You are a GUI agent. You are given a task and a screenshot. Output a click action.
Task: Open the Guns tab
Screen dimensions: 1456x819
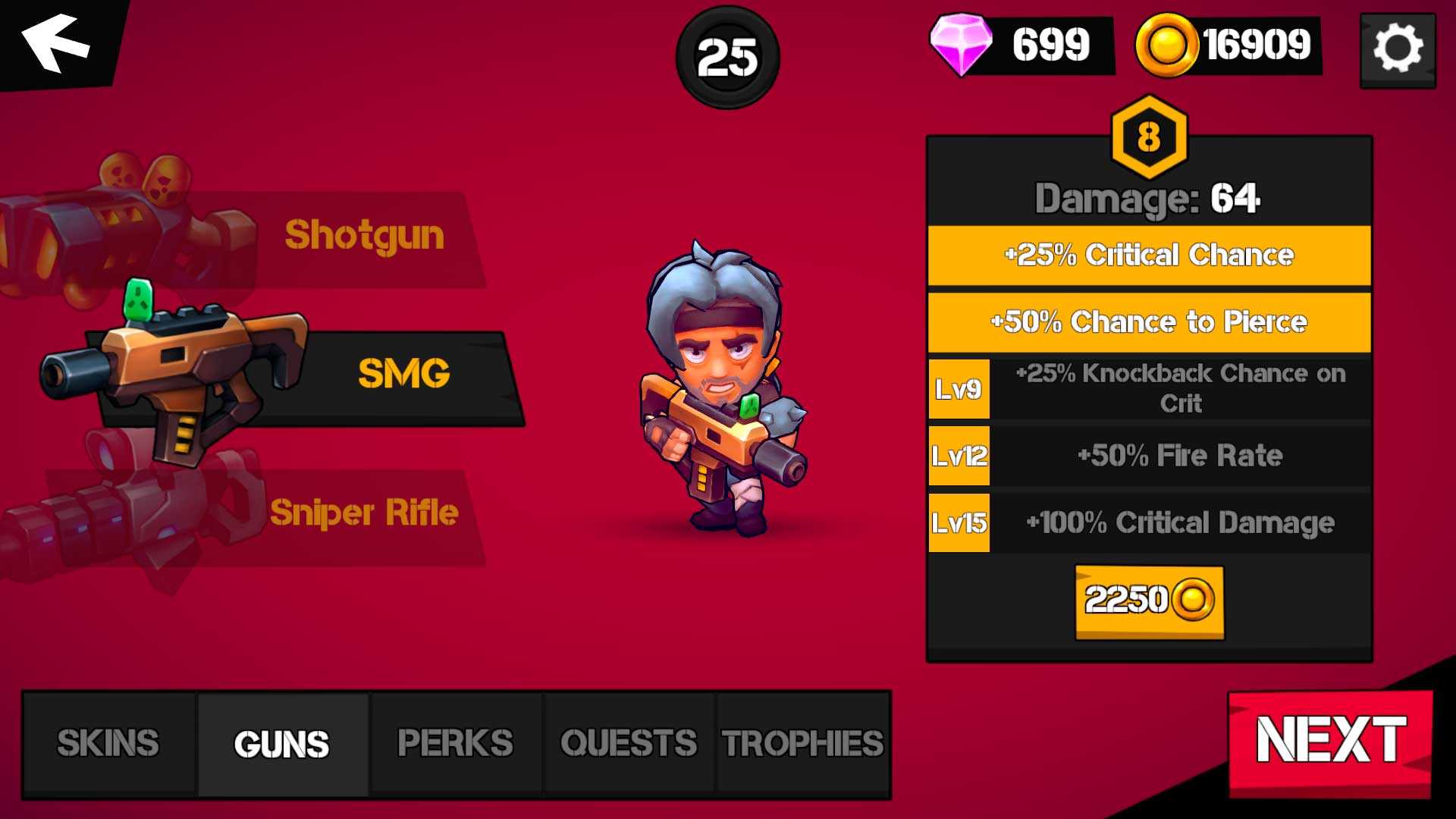[282, 744]
